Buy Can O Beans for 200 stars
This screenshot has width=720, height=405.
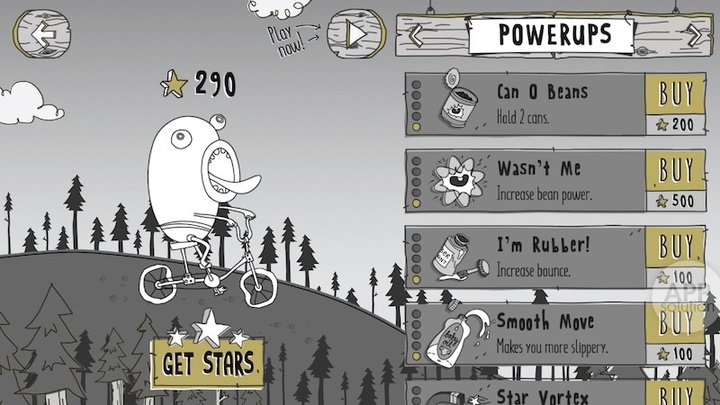pos(676,104)
